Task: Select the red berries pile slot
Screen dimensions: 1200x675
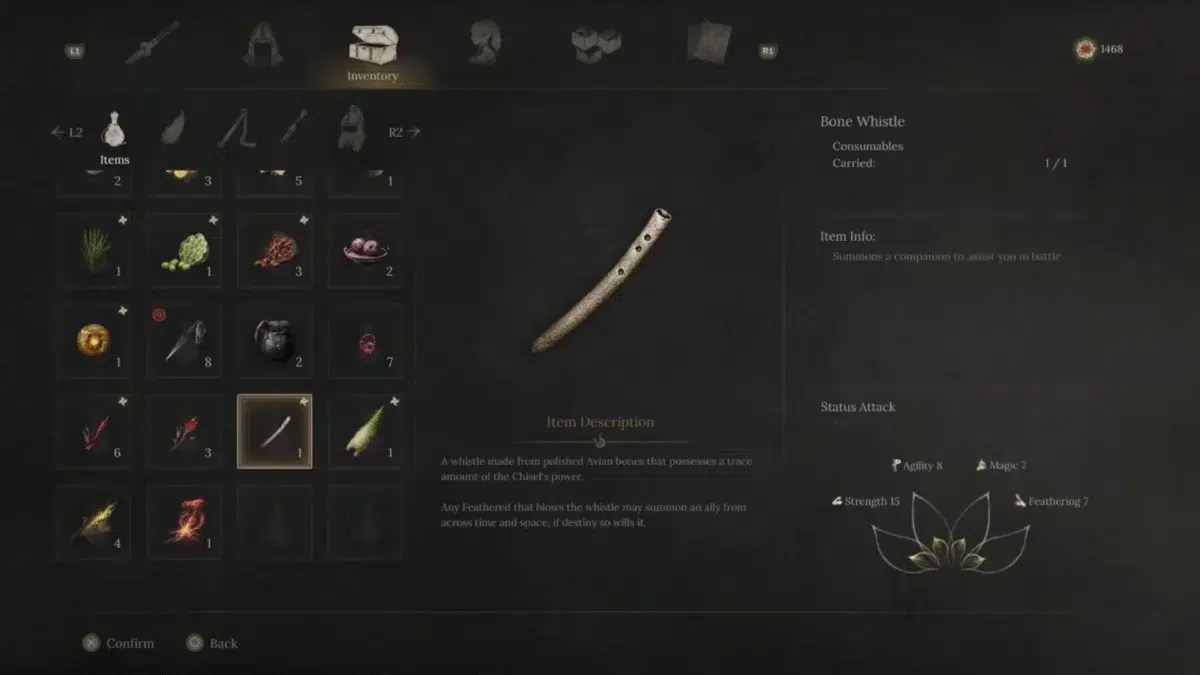Action: tap(275, 250)
